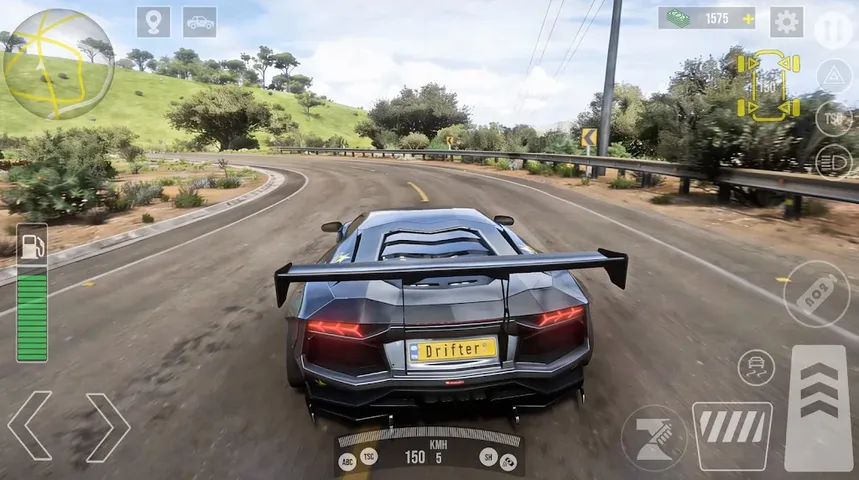Viewport: 859px width, 480px height.
Task: Hit the accelerator pedal
Action: (x=819, y=407)
